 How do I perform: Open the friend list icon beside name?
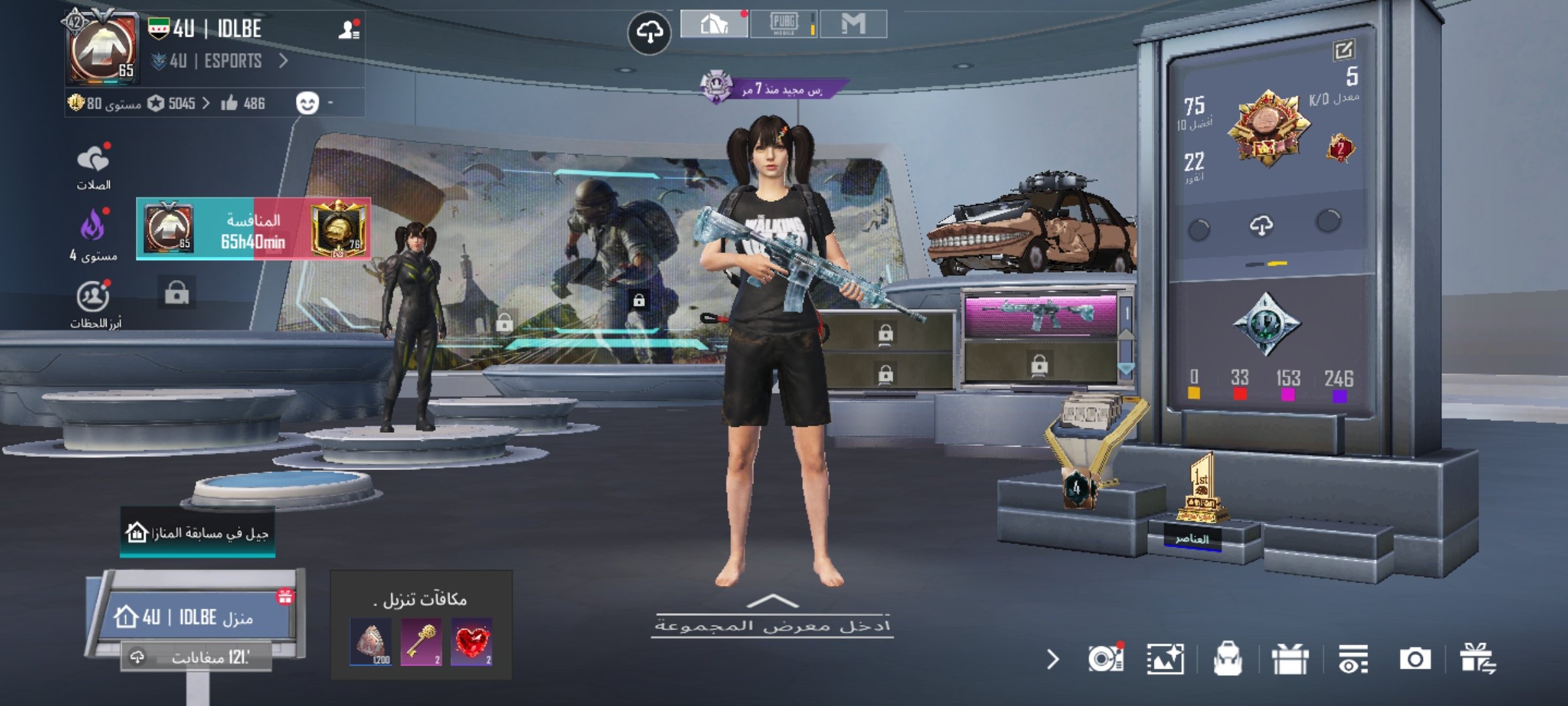pos(349,29)
